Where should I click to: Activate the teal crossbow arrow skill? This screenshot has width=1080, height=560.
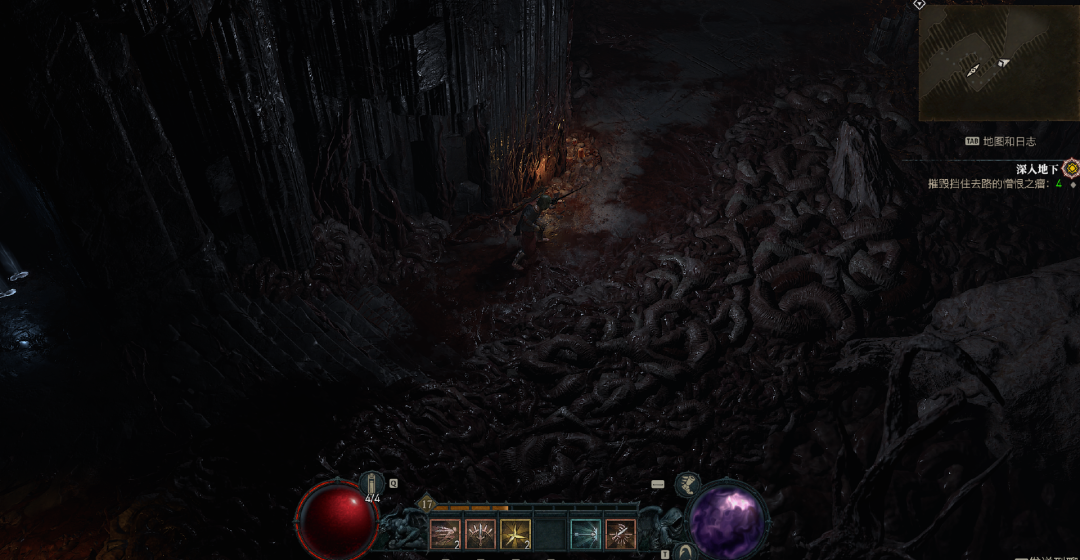pos(586,534)
